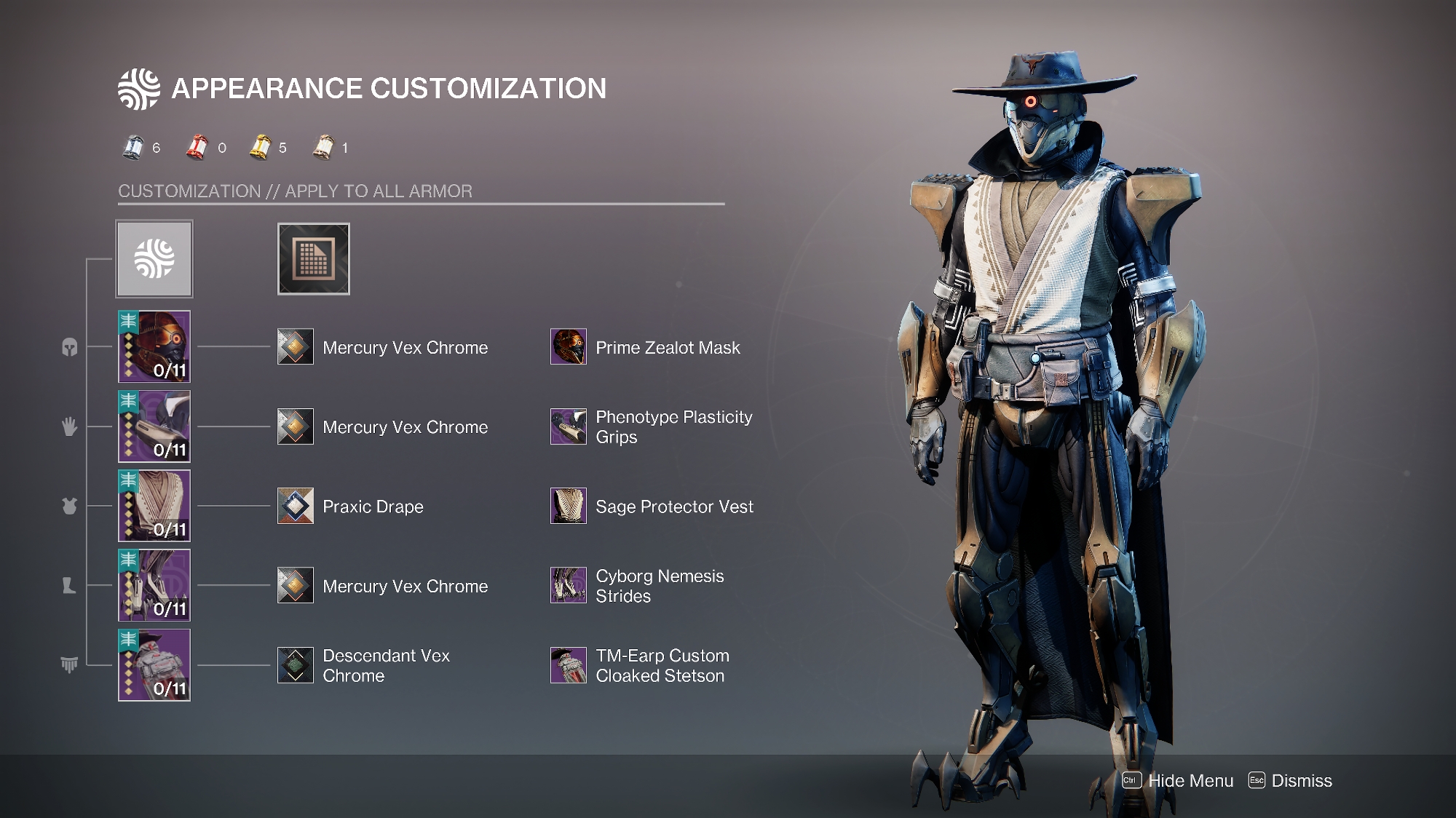Open the apply shader to all armor slot
This screenshot has height=818, width=1456.
click(313, 259)
